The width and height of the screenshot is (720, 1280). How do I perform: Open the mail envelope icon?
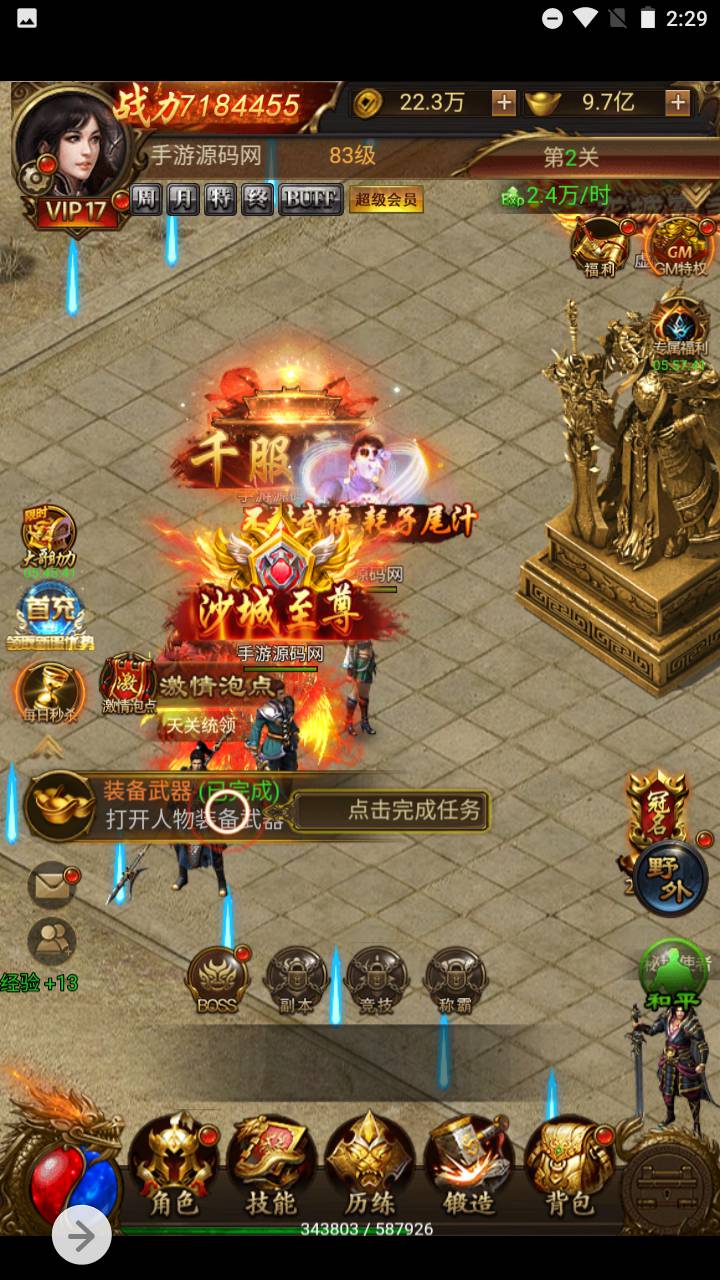coord(51,884)
